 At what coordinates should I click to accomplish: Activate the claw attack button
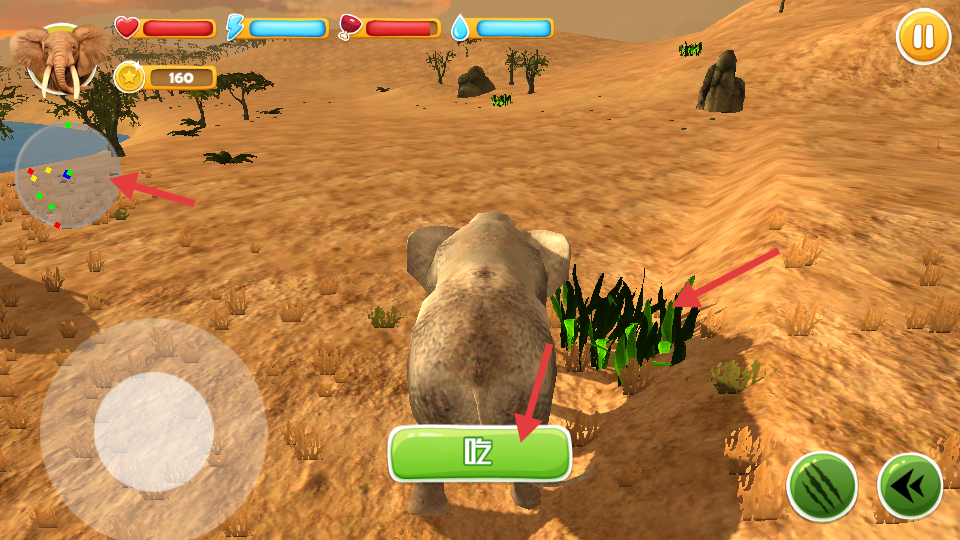(x=822, y=486)
